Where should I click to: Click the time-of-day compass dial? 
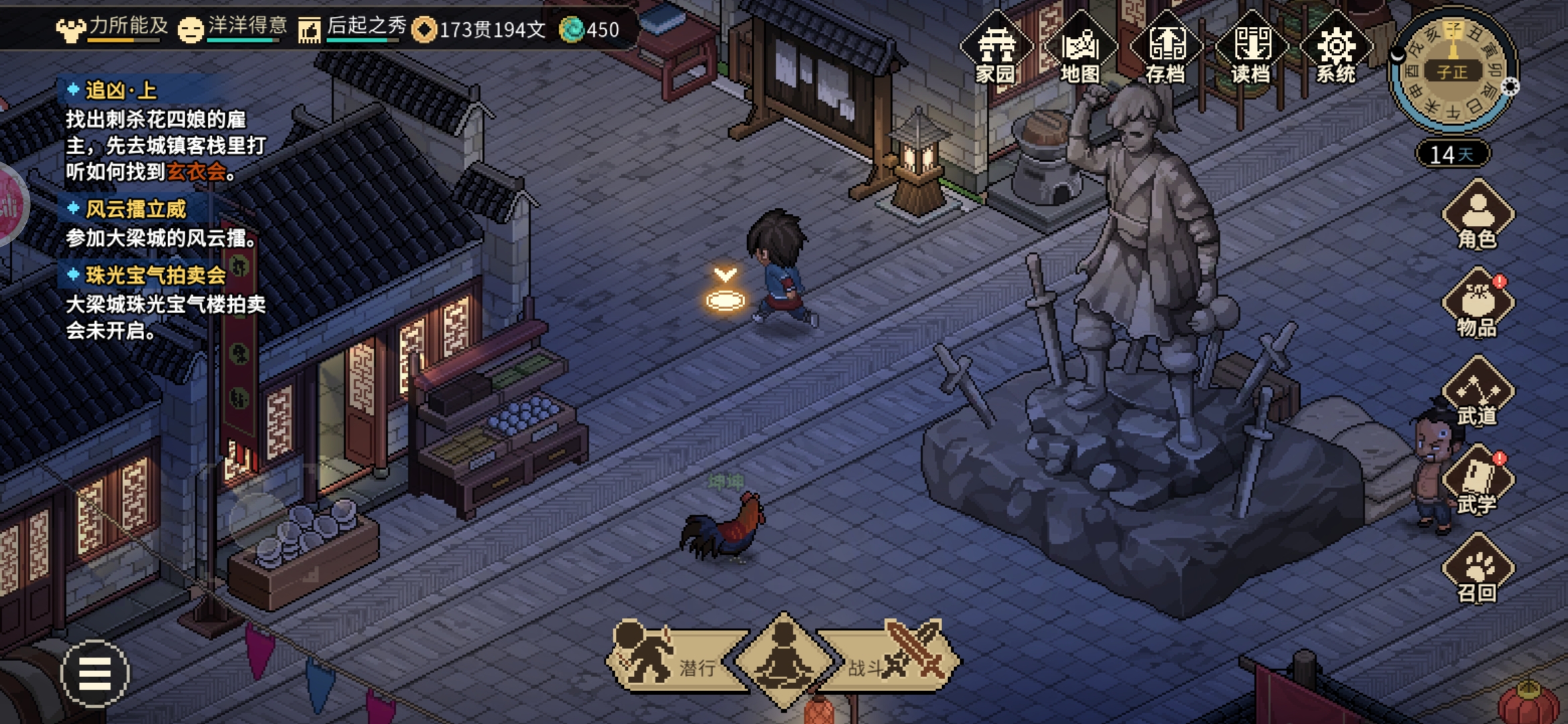[1453, 70]
